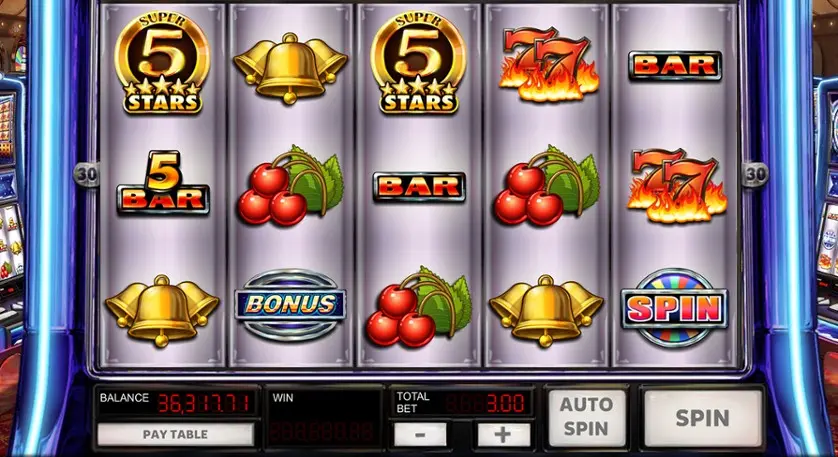Spin the reels with the SPIN button
The width and height of the screenshot is (838, 457).
[702, 417]
